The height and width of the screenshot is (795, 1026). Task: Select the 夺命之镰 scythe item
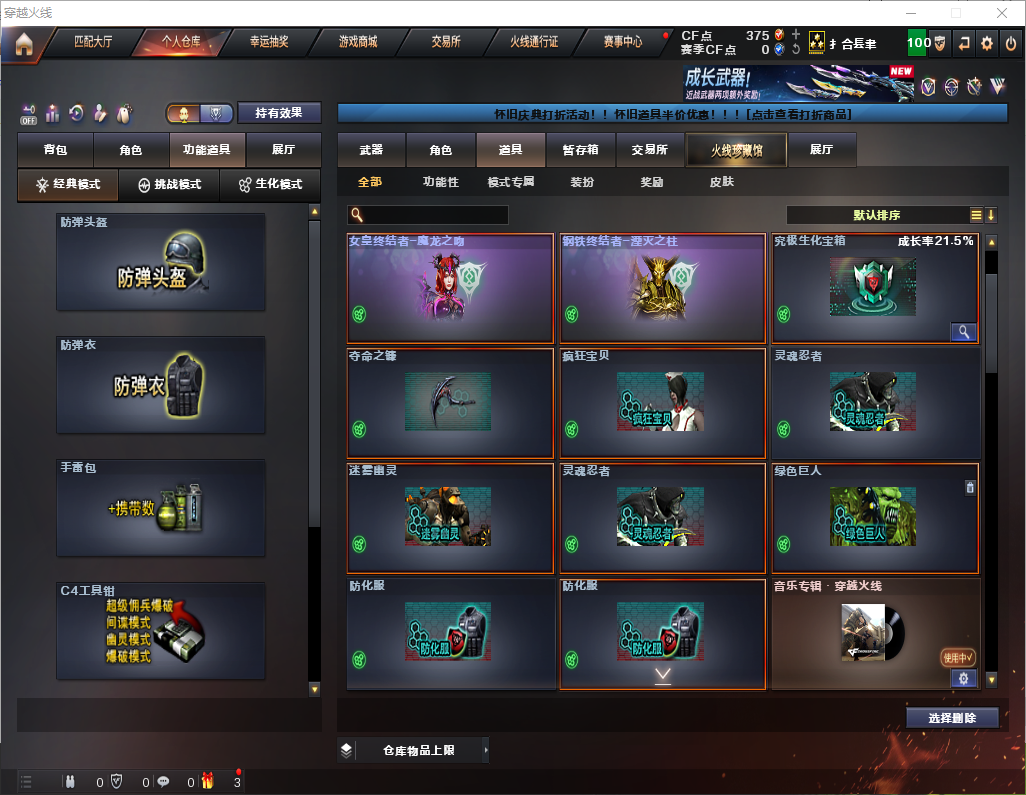(450, 402)
